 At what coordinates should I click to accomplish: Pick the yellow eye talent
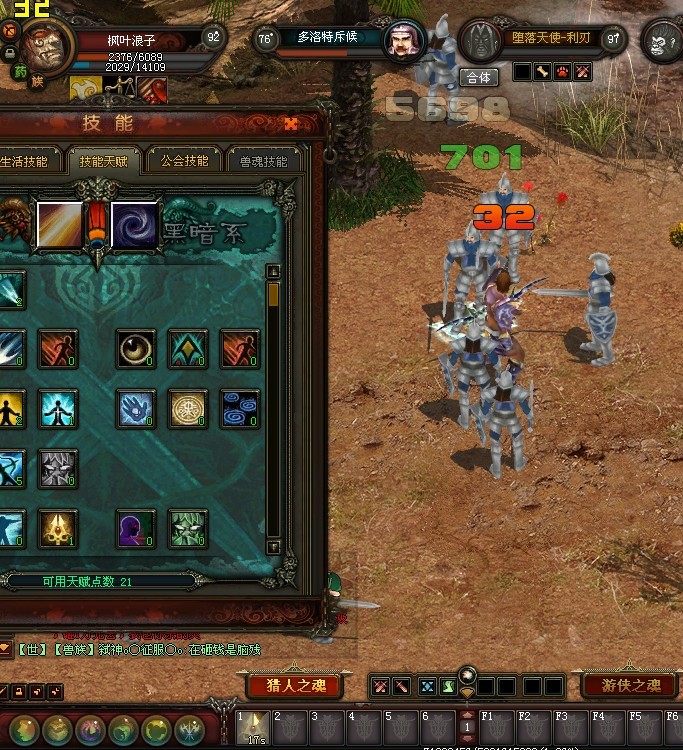[135, 349]
